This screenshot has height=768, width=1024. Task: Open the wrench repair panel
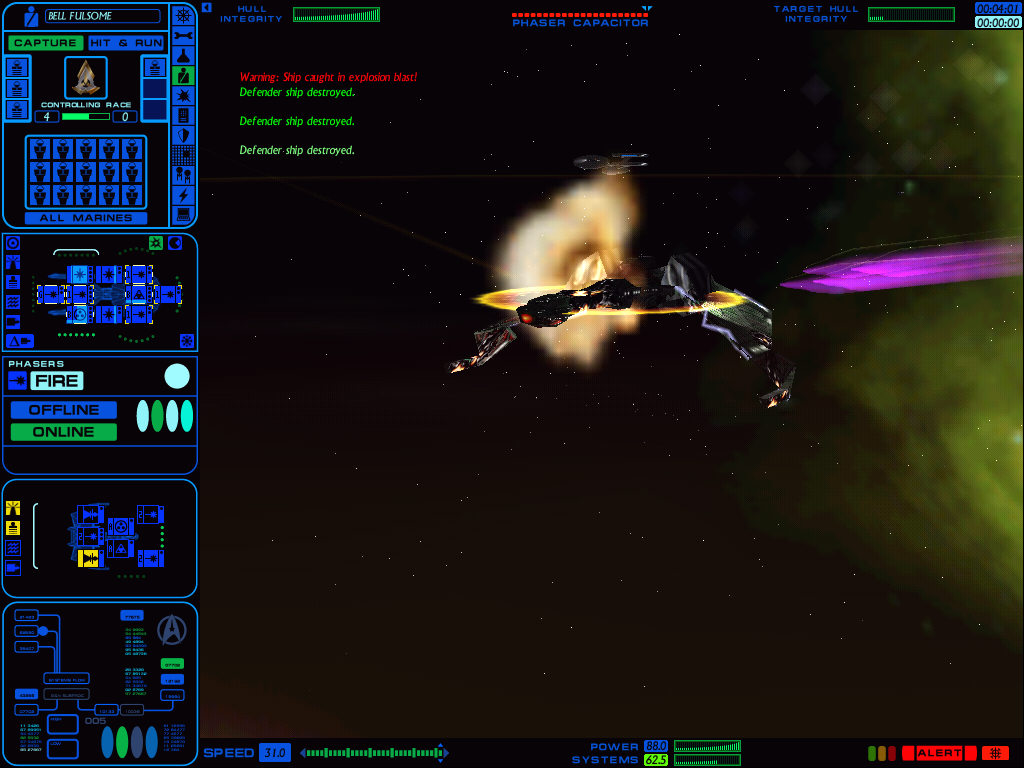pyautogui.click(x=183, y=35)
